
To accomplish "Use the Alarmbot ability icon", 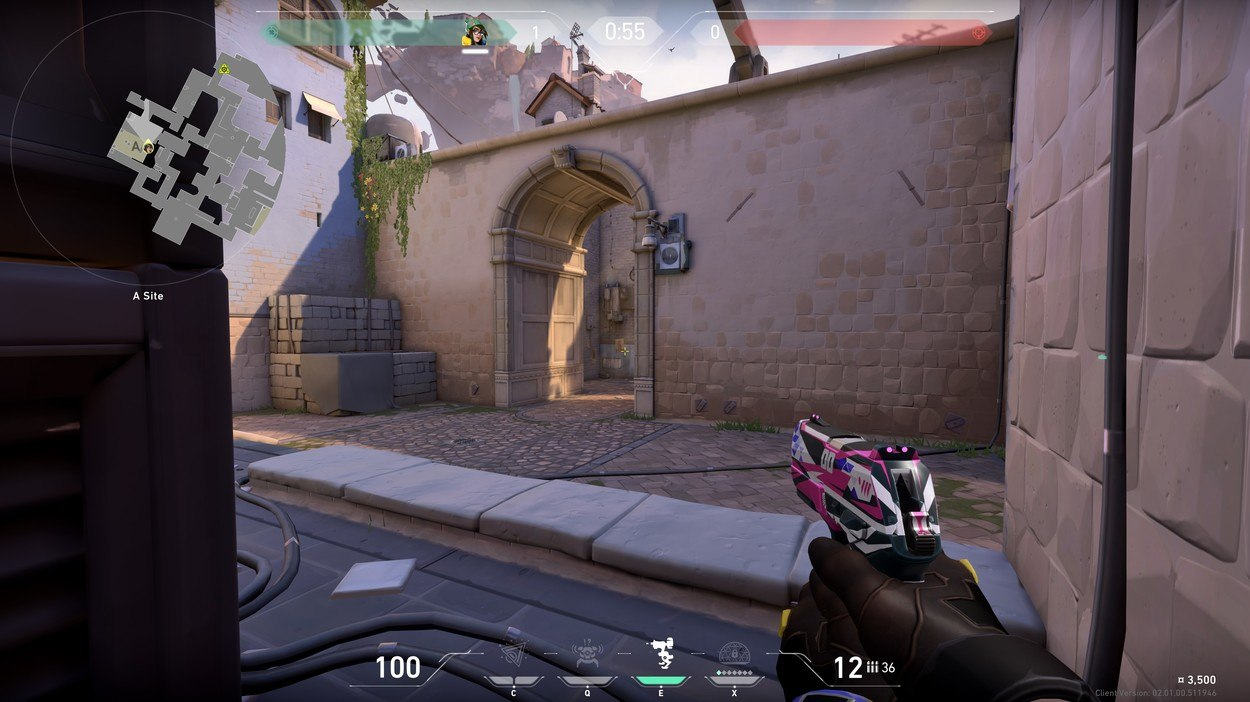I will pos(587,655).
